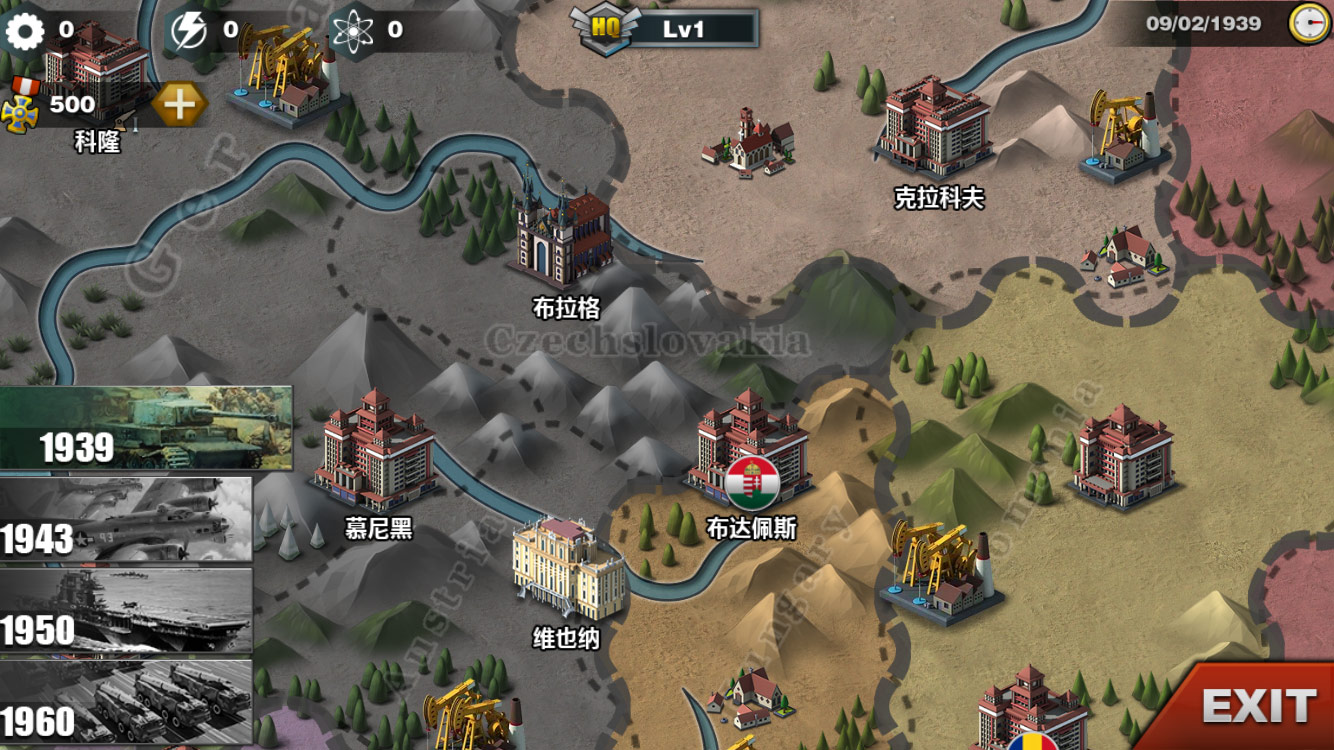
Task: Choose the 1950 scenario banner
Action: pyautogui.click(x=125, y=610)
